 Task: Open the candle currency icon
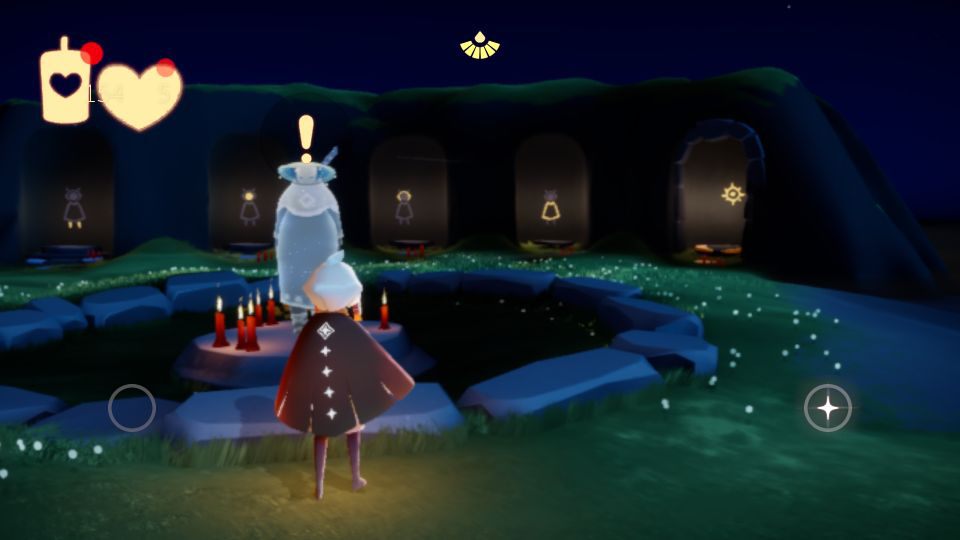(x=66, y=84)
